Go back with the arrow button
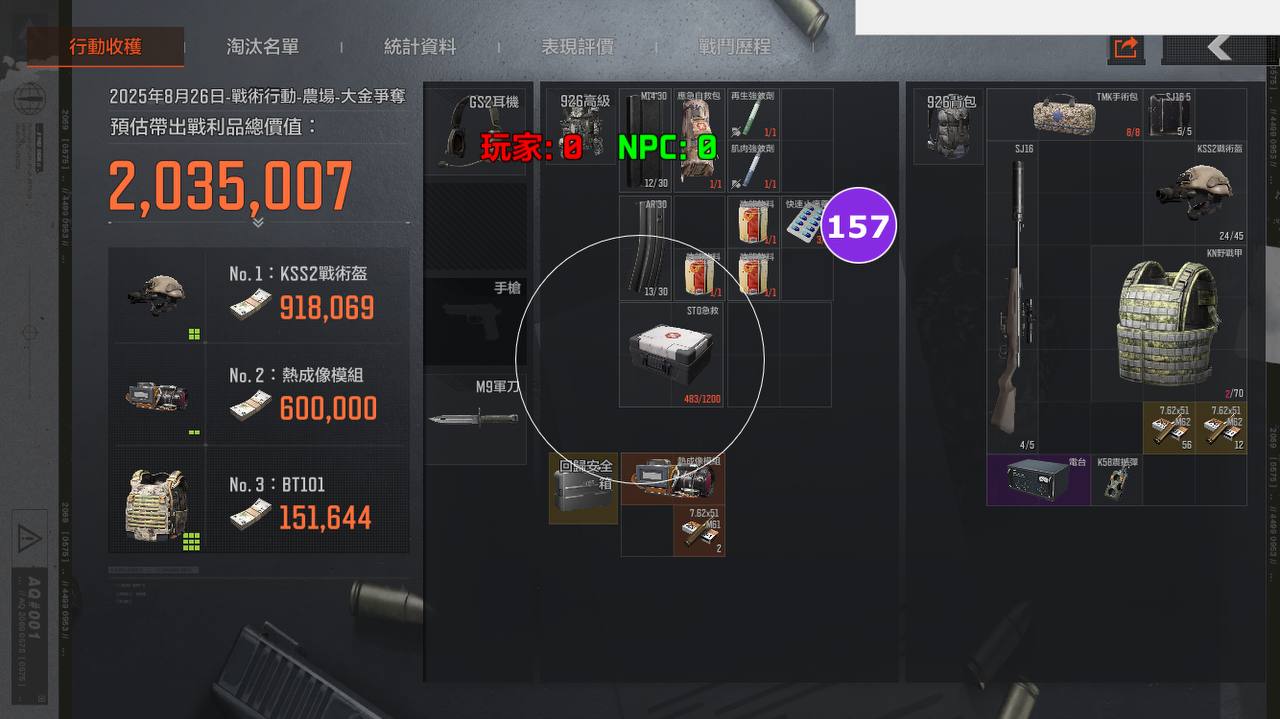 point(1218,47)
